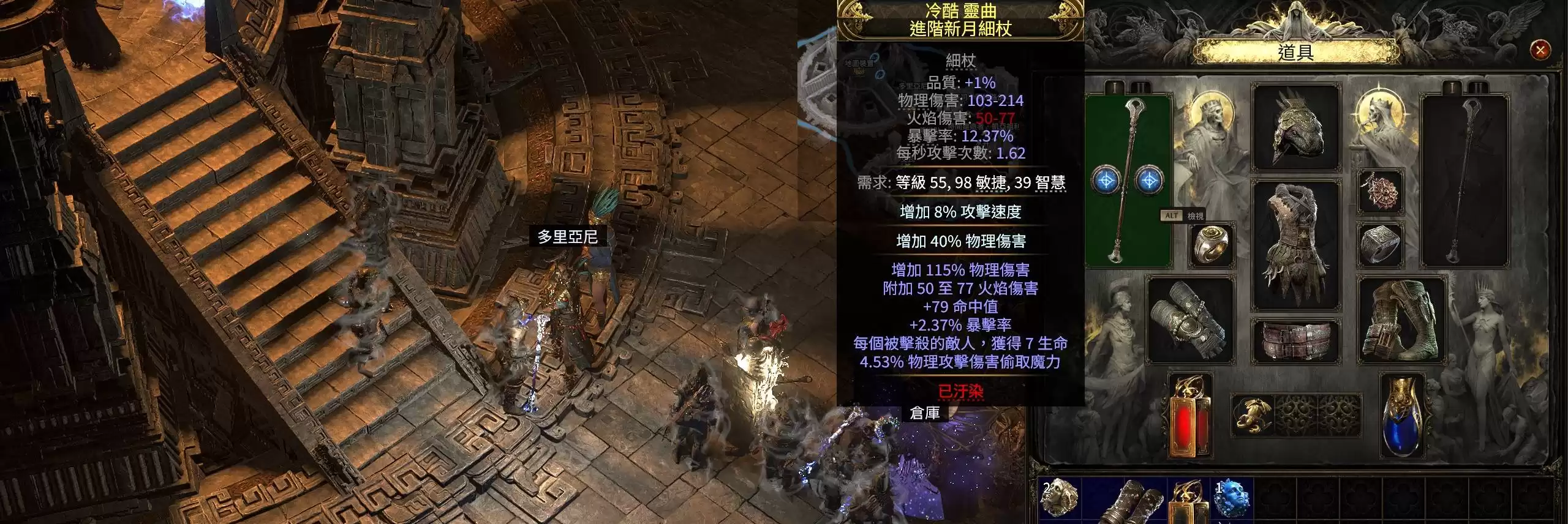
Task: Select the spare flask in the backpack
Action: [x=1189, y=502]
